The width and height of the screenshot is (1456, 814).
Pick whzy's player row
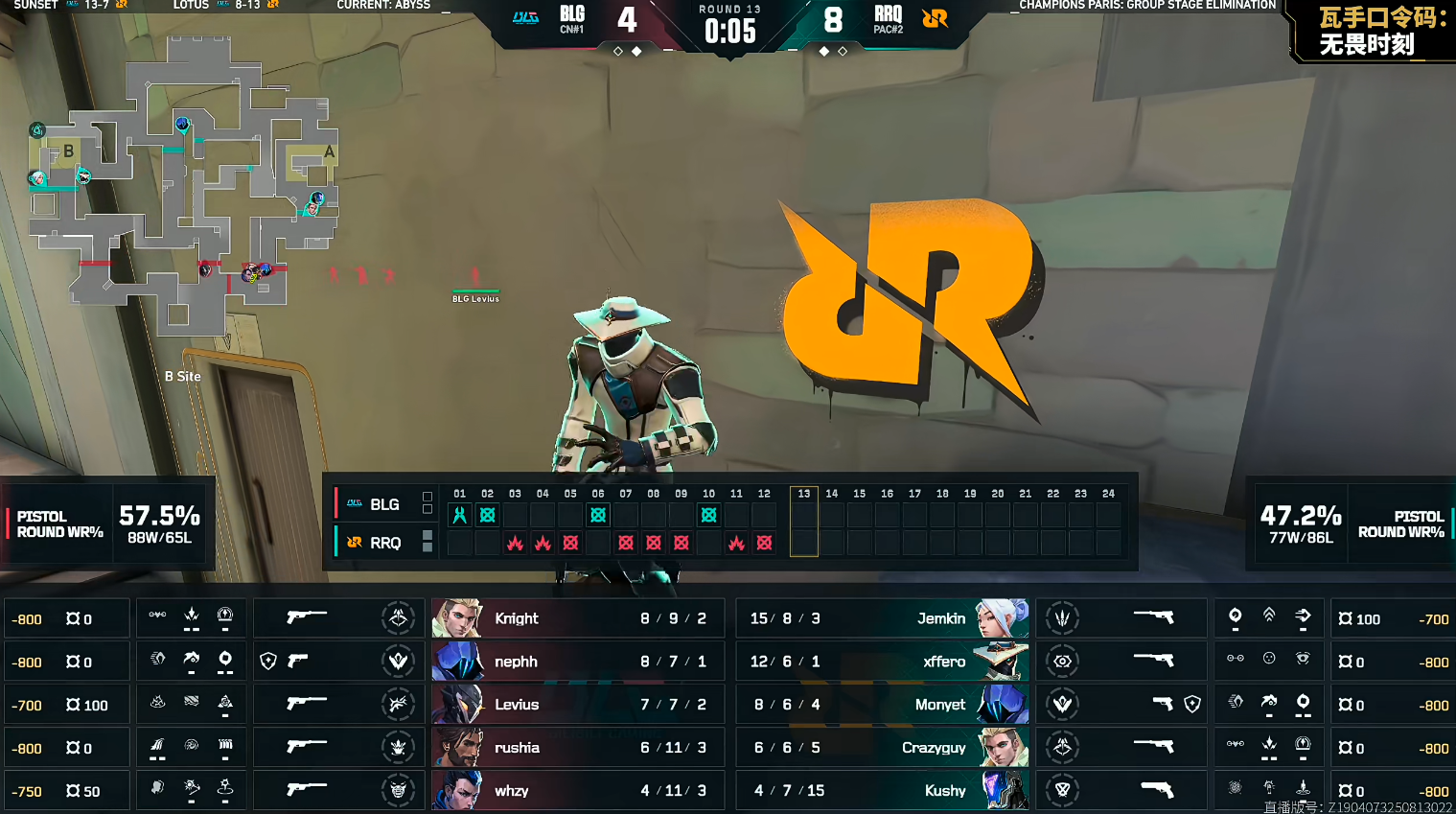[571, 791]
